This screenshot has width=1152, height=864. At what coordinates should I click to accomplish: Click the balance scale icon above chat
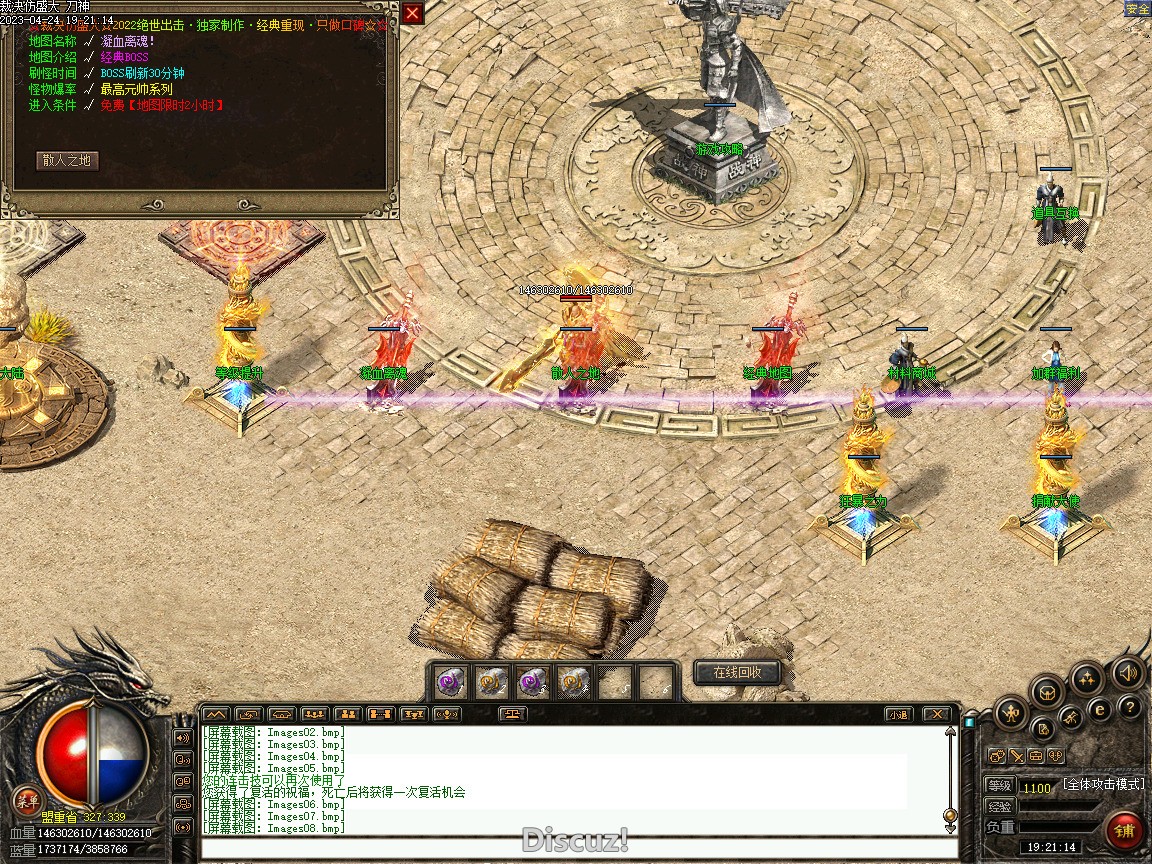point(512,714)
